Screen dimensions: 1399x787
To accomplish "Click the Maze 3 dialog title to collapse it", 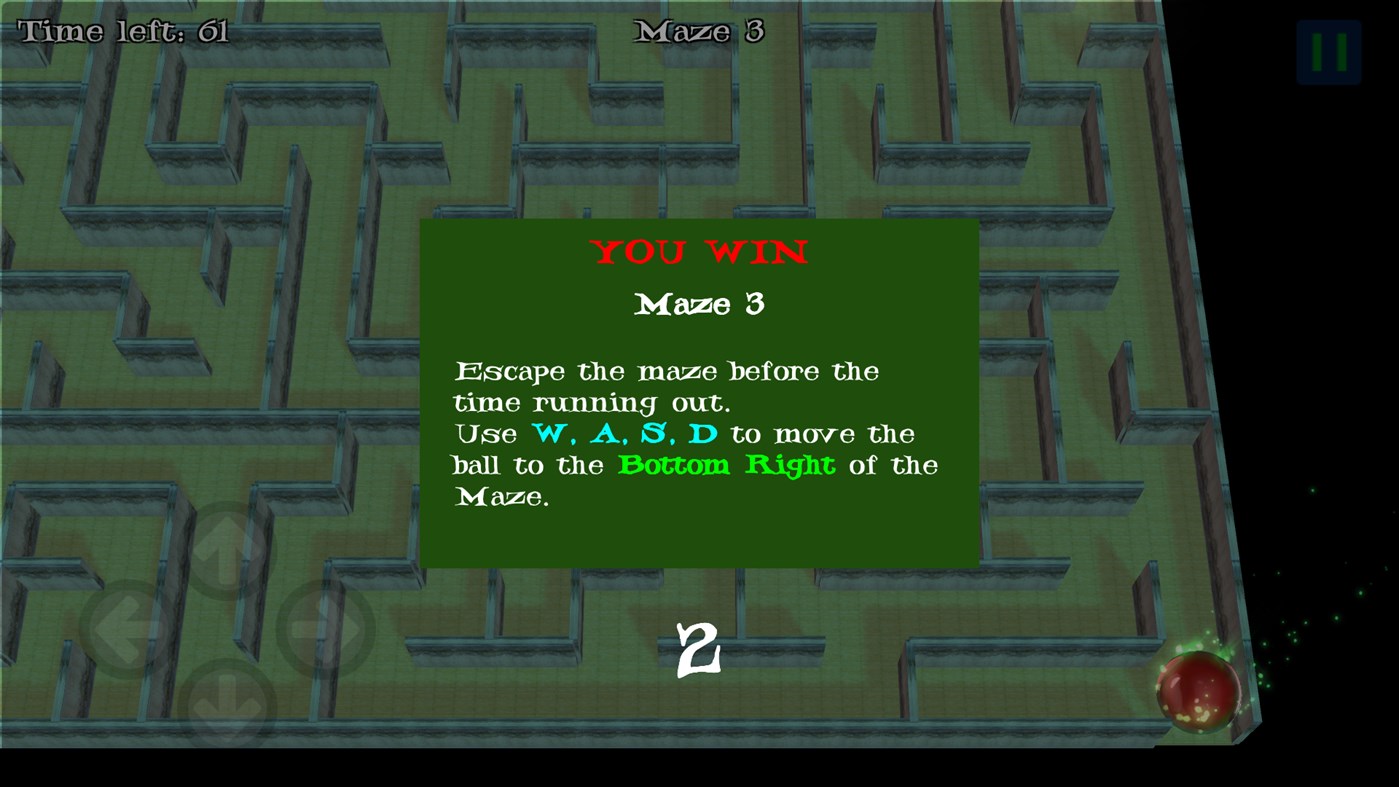I will coord(699,304).
